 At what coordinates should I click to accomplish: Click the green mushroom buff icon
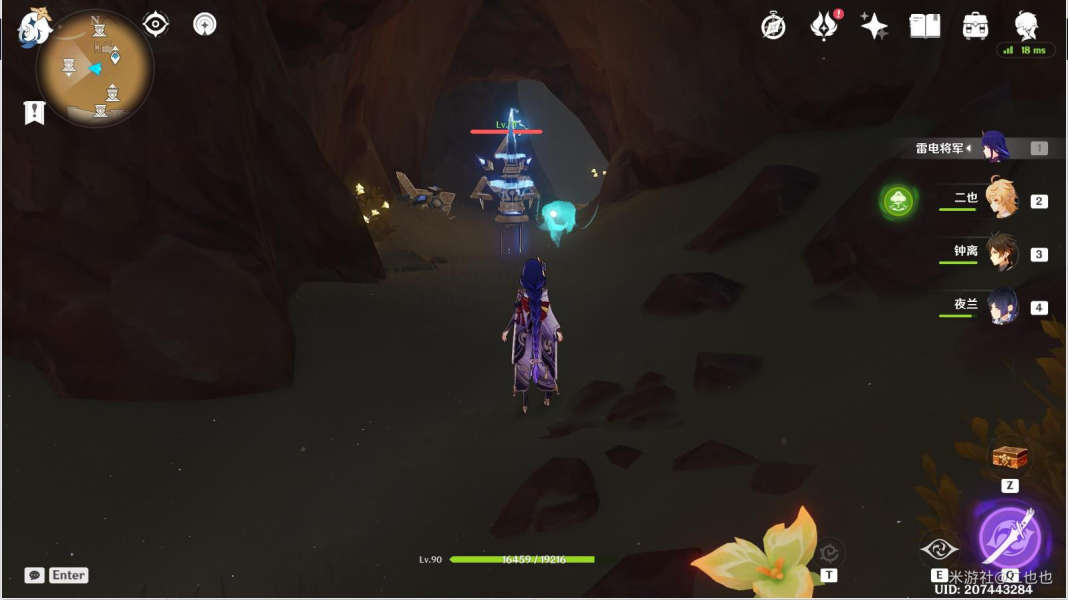(x=897, y=201)
